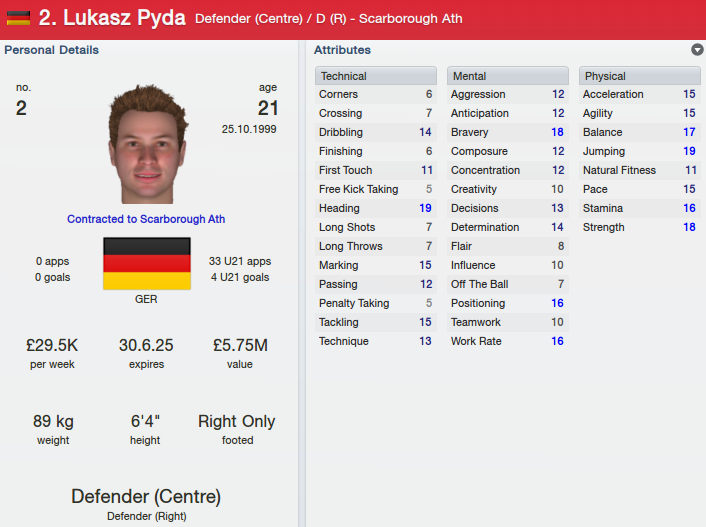Click Lukasz Pyda's face portrait
This screenshot has width=706, height=527.
pos(147,144)
